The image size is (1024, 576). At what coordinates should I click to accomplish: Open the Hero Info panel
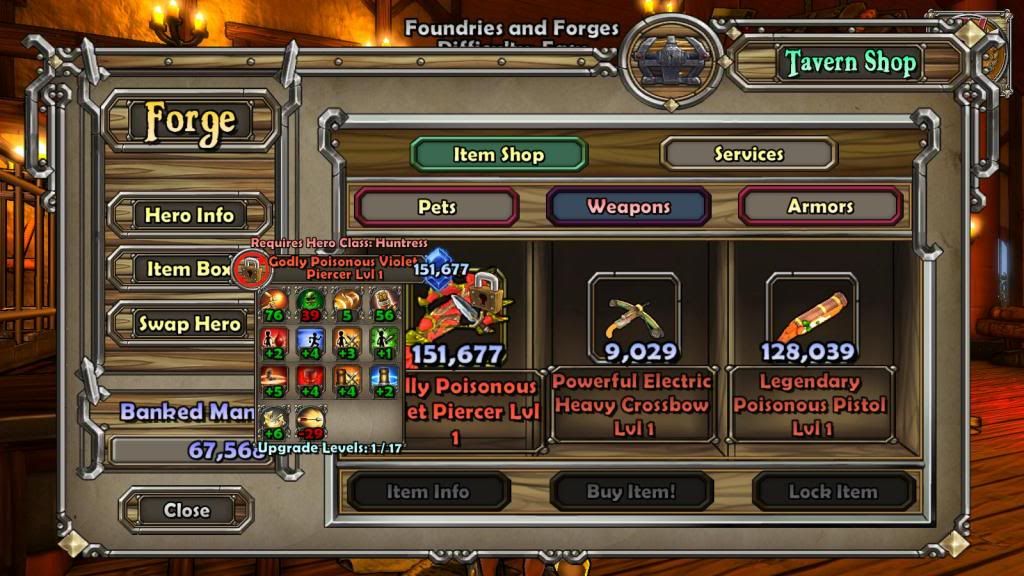tap(189, 215)
